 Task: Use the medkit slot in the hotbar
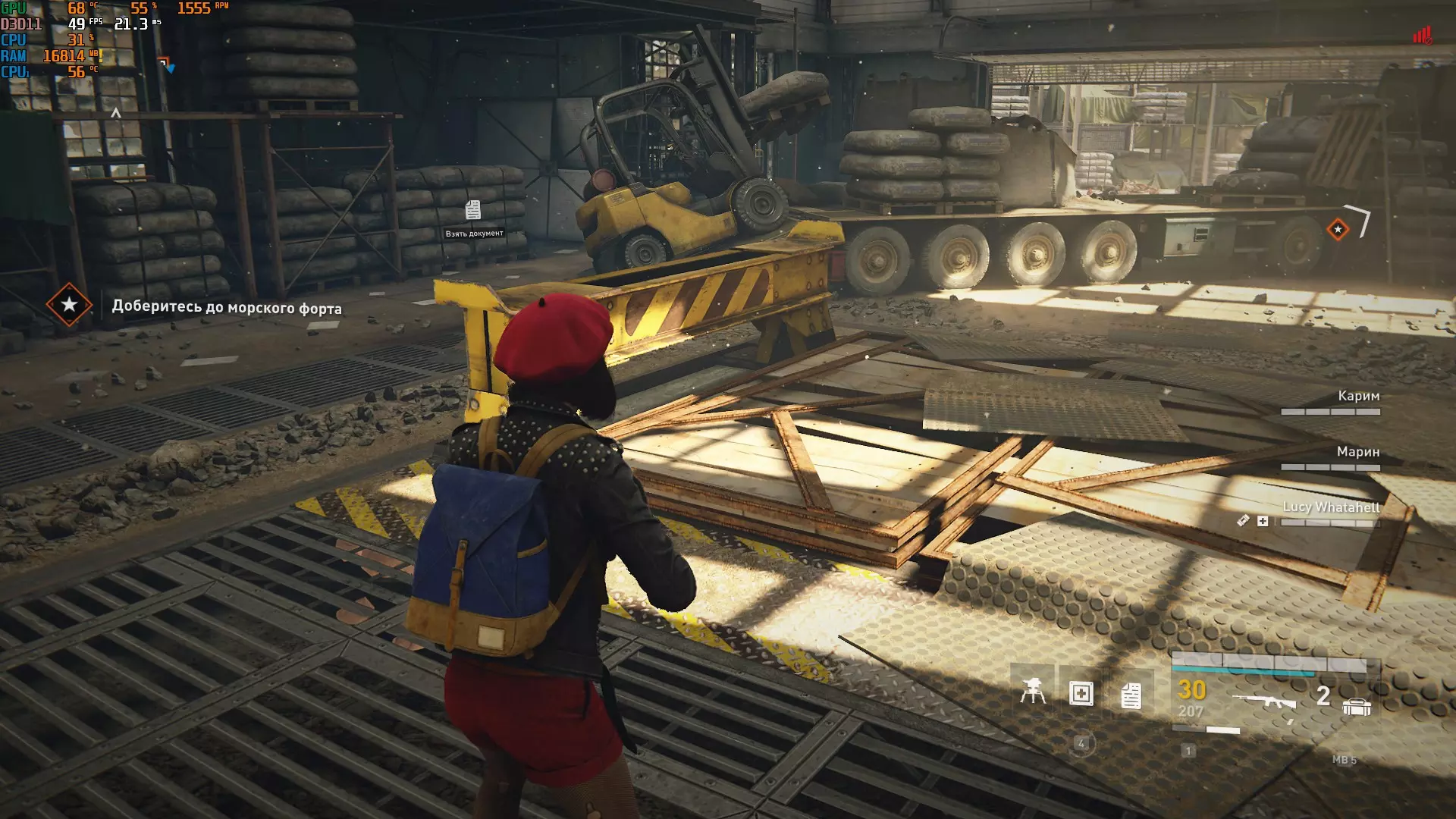[x=1081, y=693]
